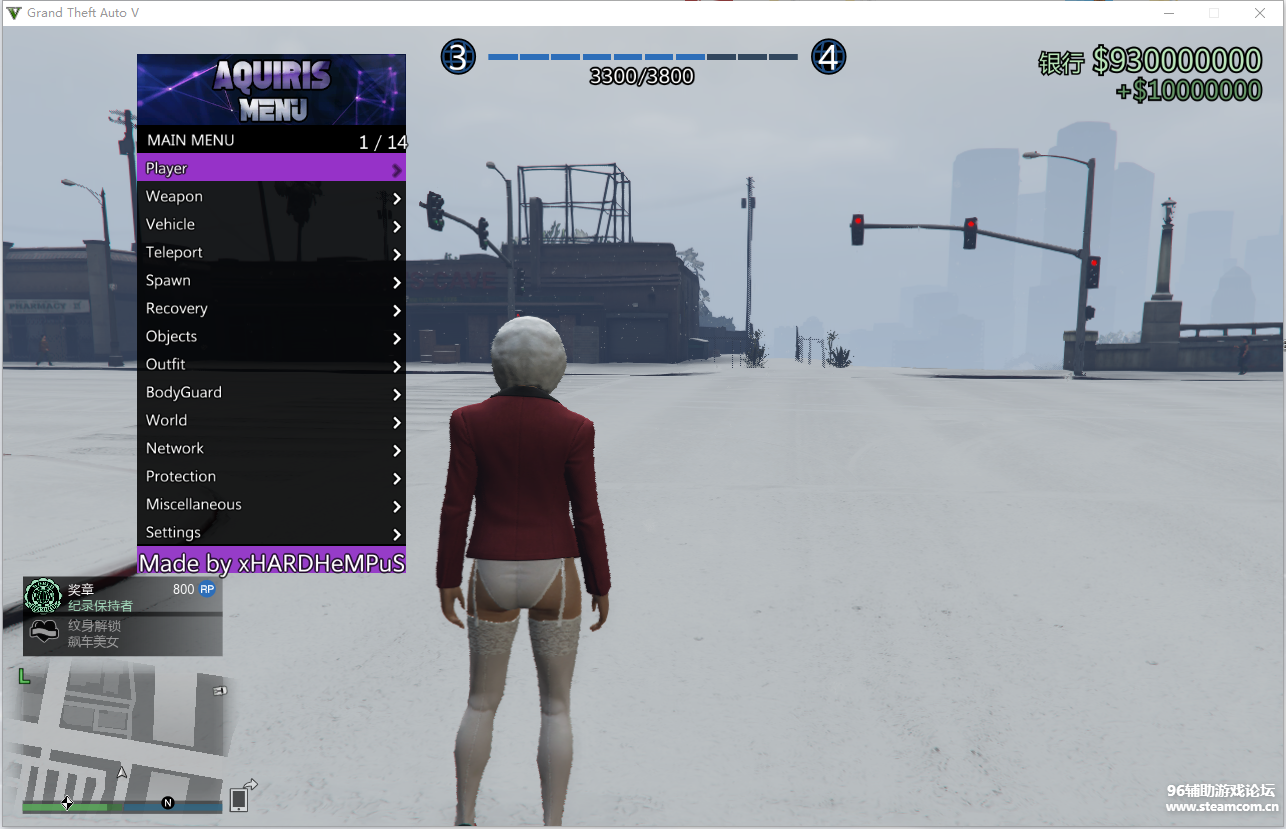
Task: Click the phone icon beside the minimap
Action: 239,799
